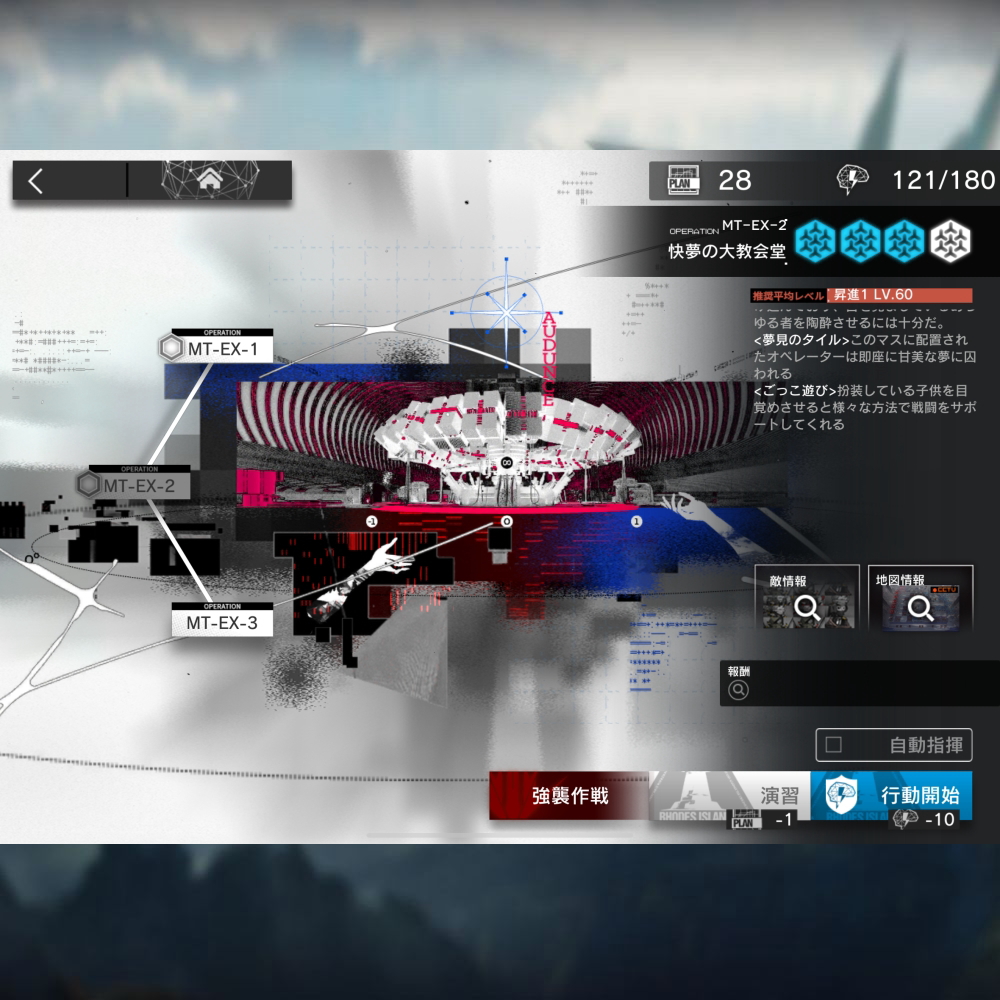1000x1000 pixels.
Task: Select the MT-EX-2 operation node
Action: click(x=138, y=486)
